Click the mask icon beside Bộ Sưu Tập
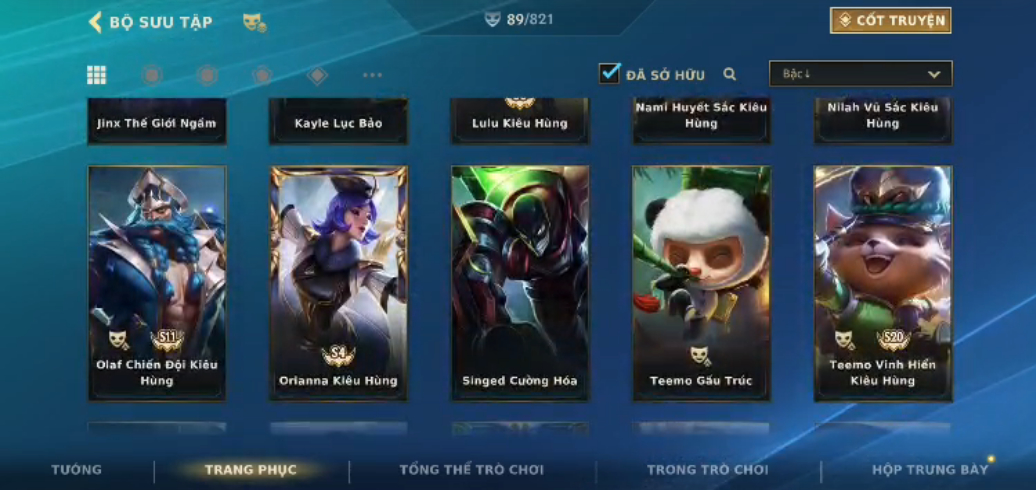 [254, 22]
